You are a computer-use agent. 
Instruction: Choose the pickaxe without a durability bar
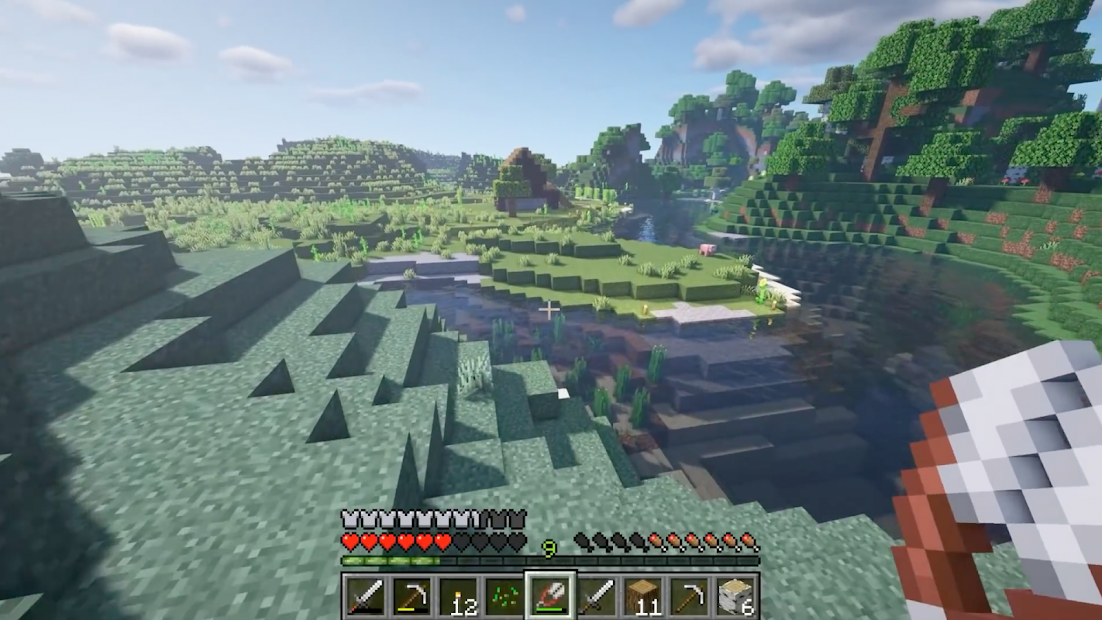[689, 597]
